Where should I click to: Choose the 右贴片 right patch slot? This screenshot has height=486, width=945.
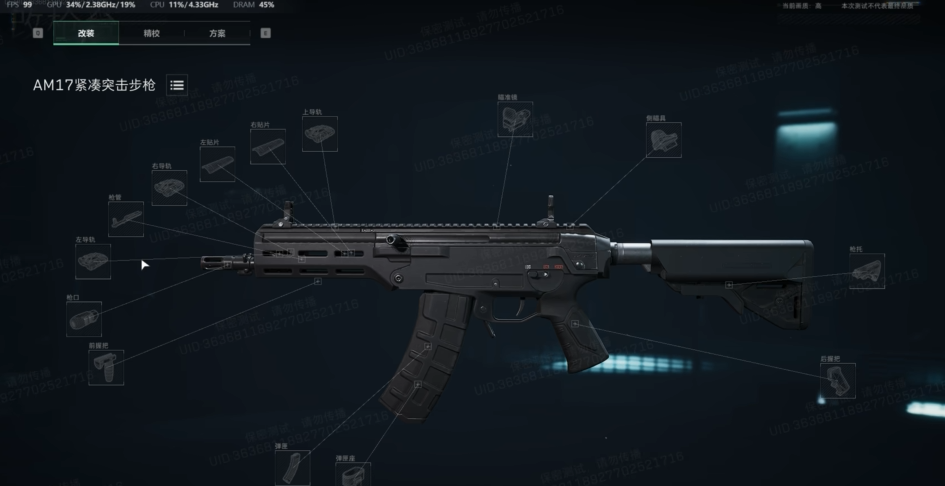point(267,147)
